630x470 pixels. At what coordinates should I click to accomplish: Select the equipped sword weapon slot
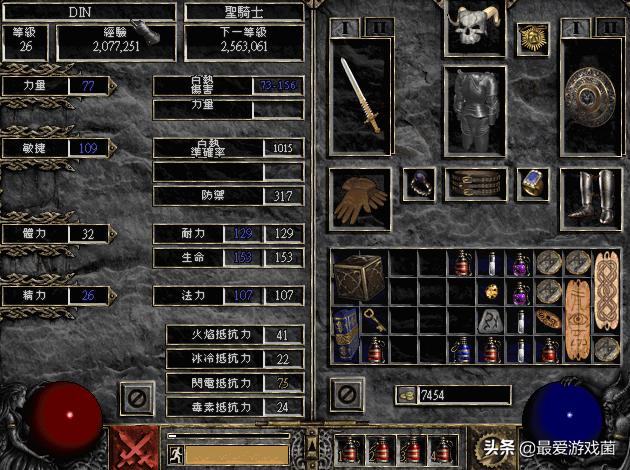(x=361, y=97)
